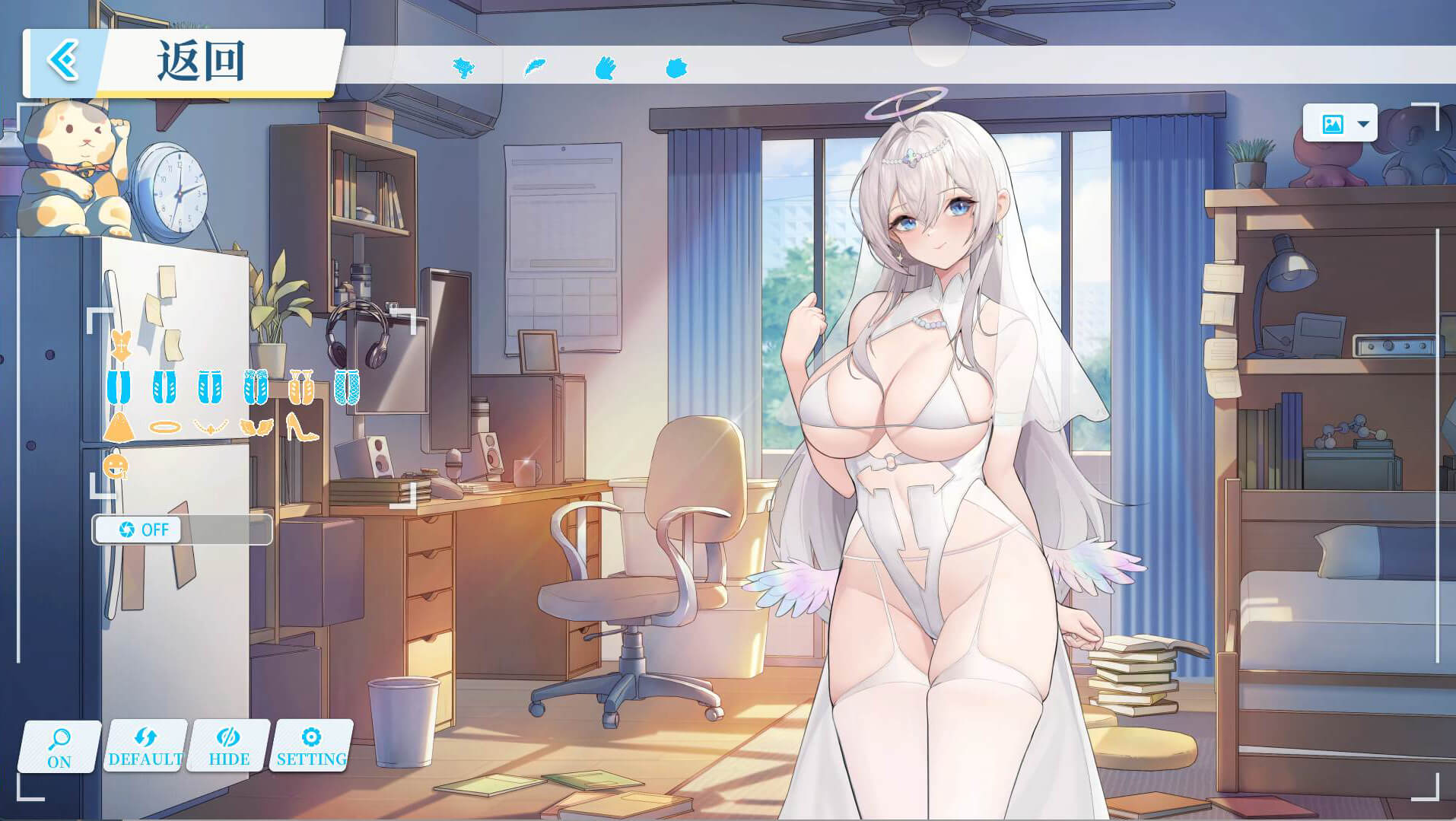The image size is (1456, 821).
Task: Open the background image dropdown
Action: pyautogui.click(x=1340, y=123)
